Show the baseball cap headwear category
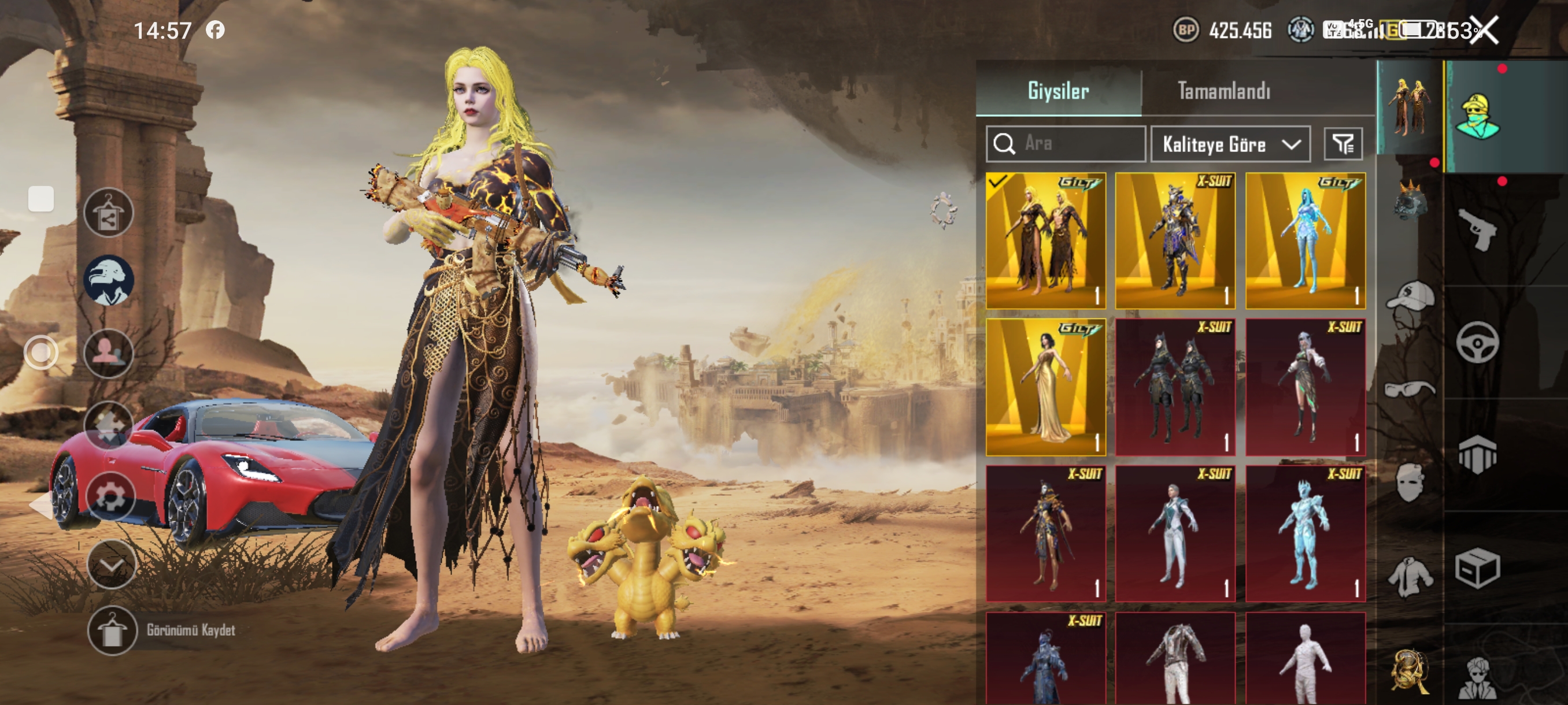The height and width of the screenshot is (705, 1568). (x=1410, y=298)
